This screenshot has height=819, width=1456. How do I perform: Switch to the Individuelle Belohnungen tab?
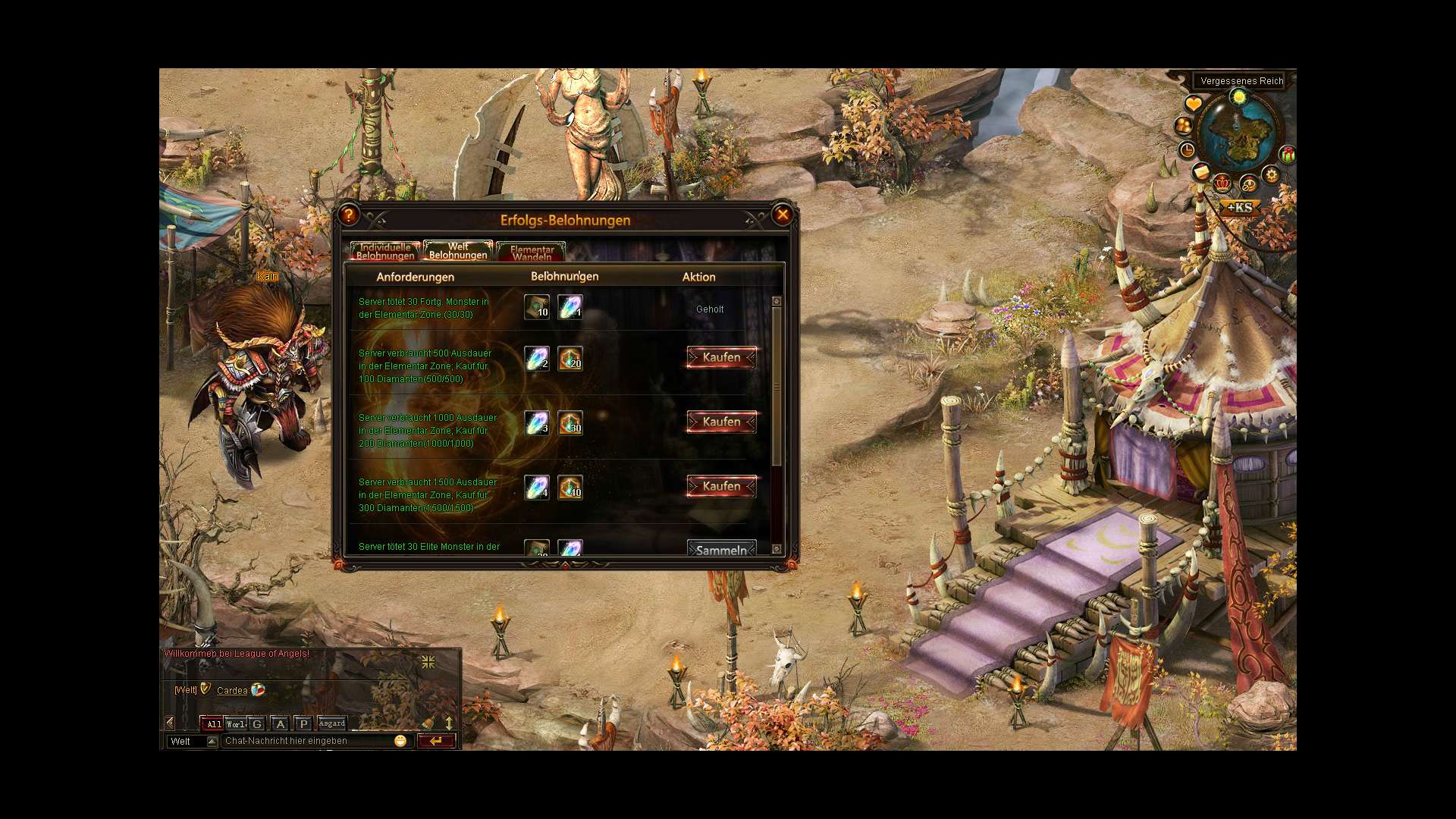coord(385,251)
